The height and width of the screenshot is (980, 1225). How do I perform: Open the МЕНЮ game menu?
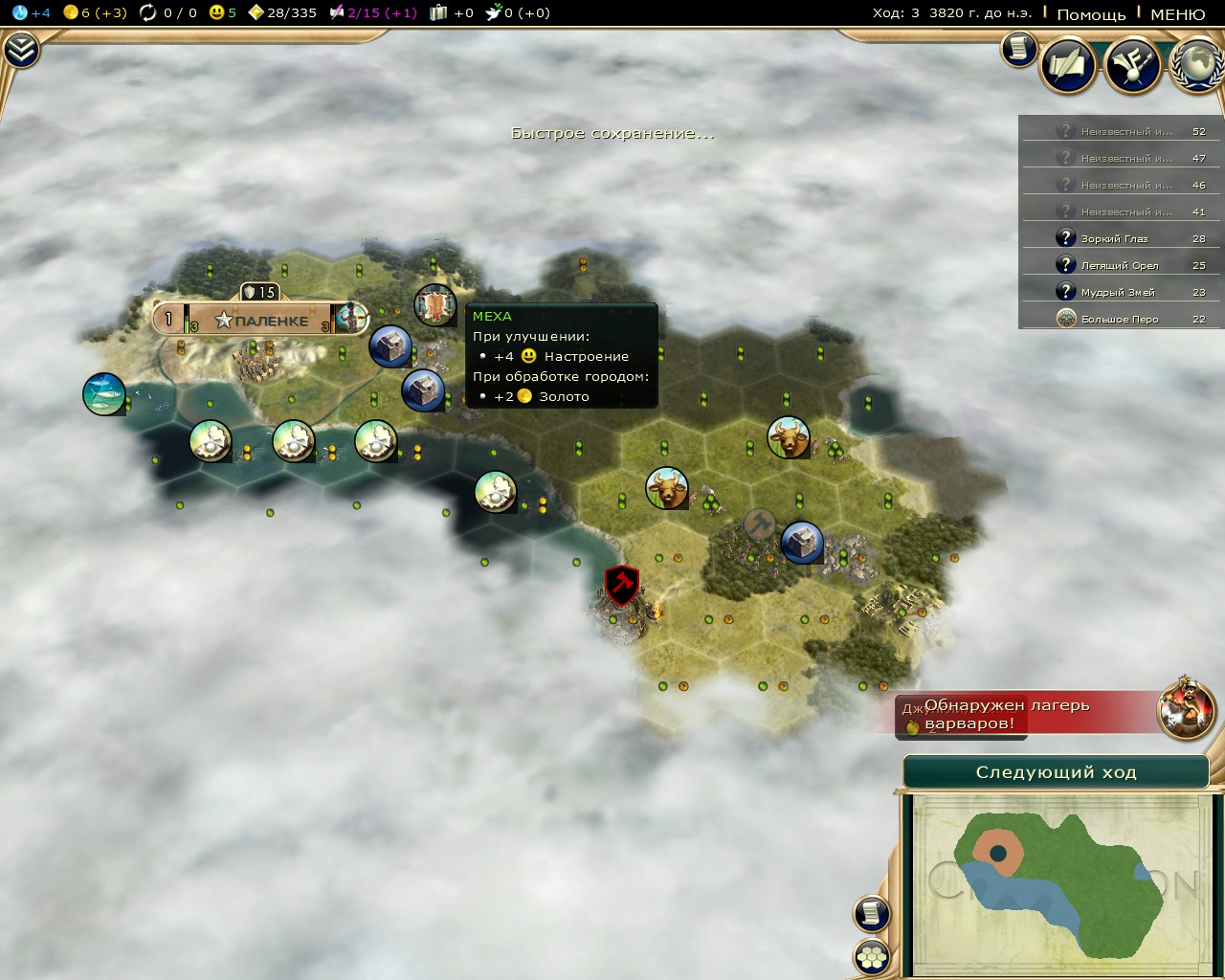pos(1177,14)
